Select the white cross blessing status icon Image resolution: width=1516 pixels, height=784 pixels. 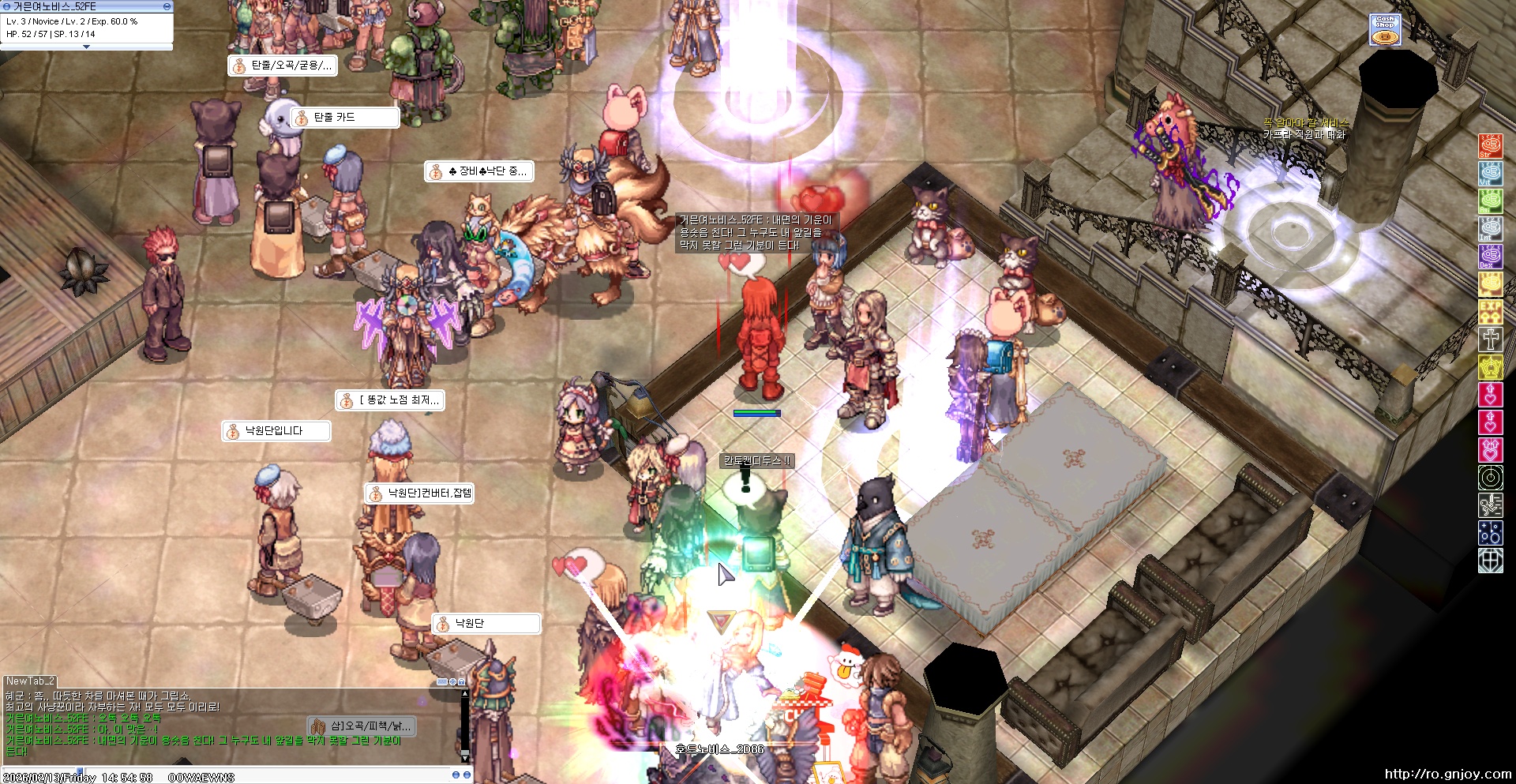[1490, 339]
